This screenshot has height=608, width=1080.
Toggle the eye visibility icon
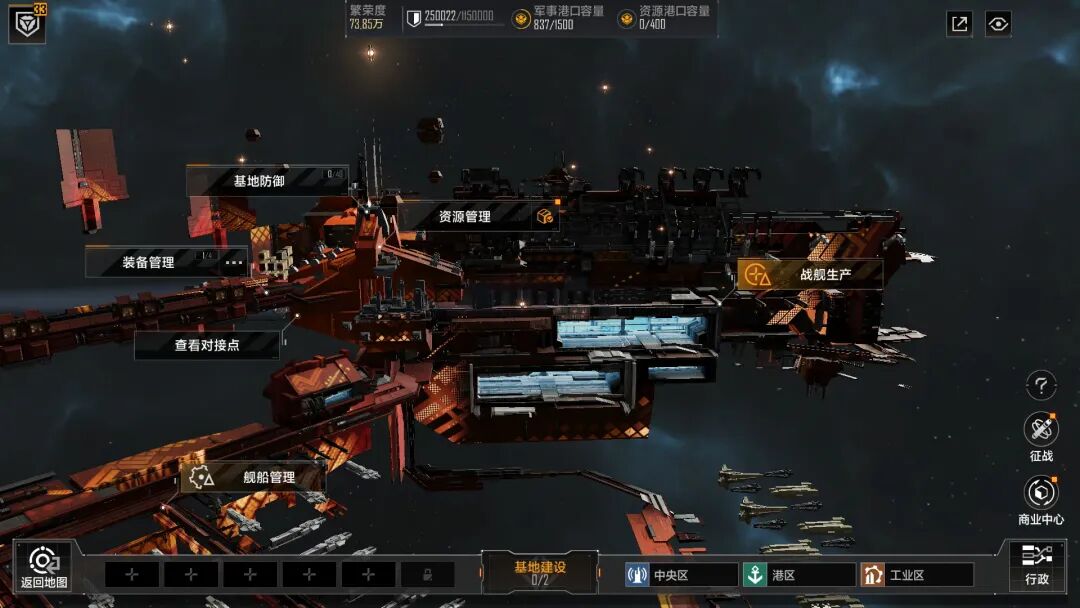998,24
